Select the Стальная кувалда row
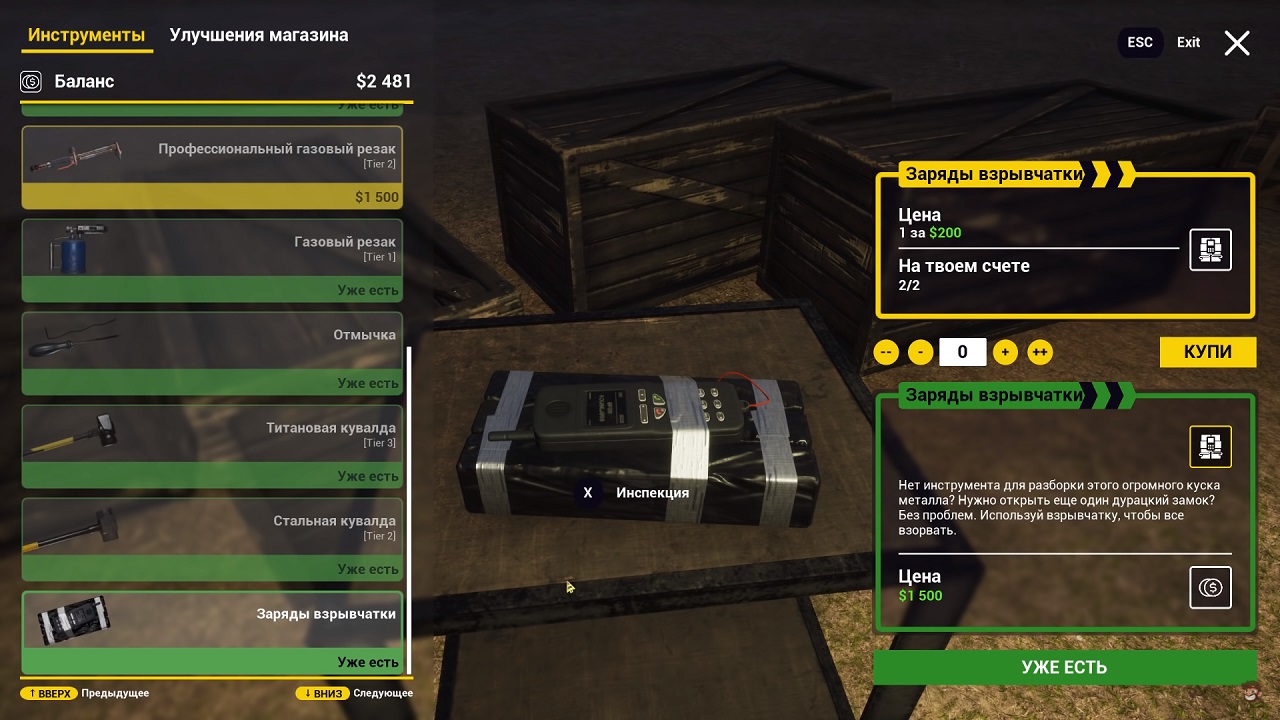Screen dimensions: 1280x720 (x=212, y=539)
